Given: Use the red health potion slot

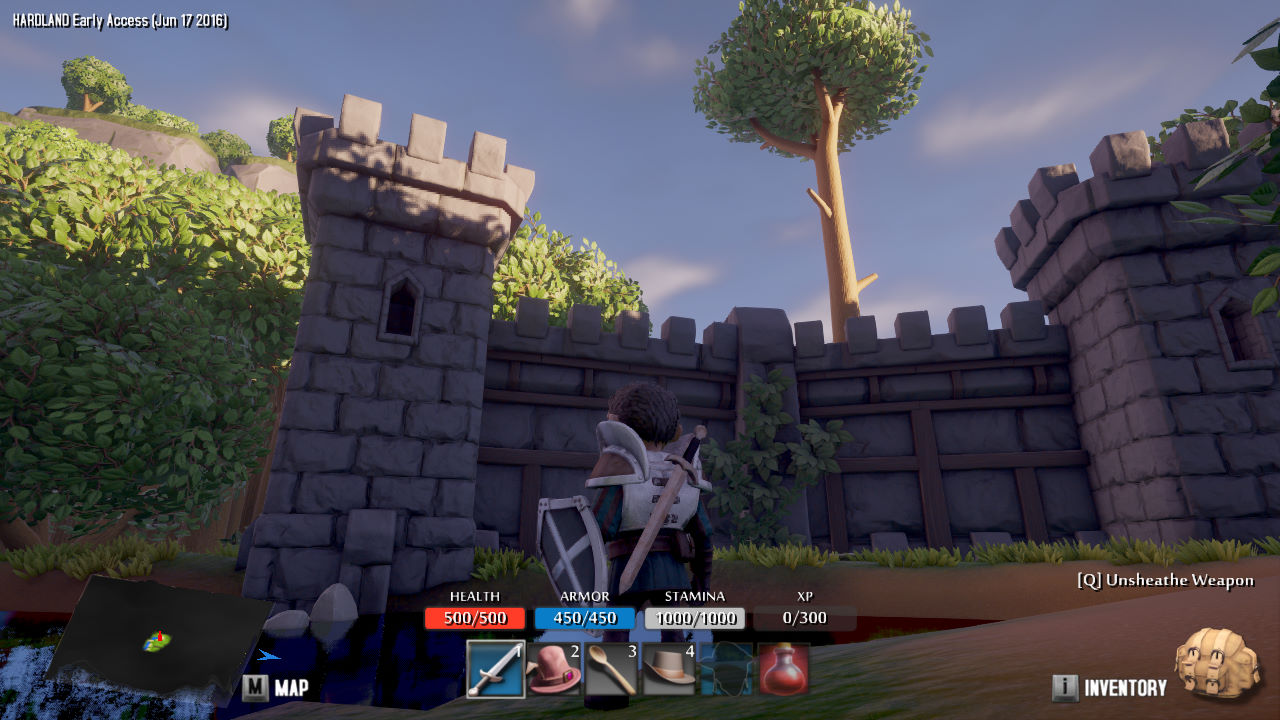Looking at the screenshot, I should tap(784, 669).
